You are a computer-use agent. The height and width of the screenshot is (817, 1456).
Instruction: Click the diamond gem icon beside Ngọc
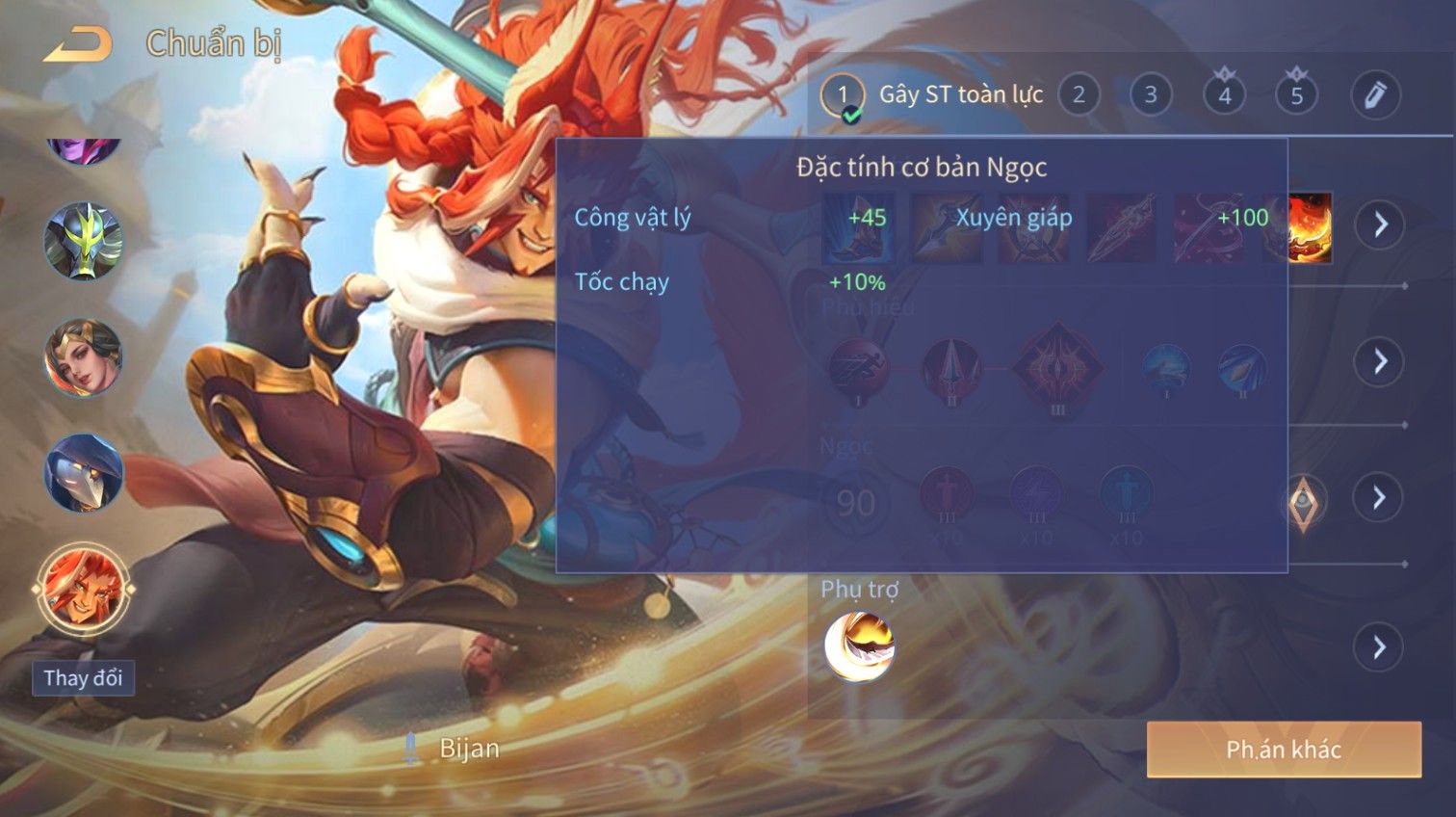tap(1303, 500)
